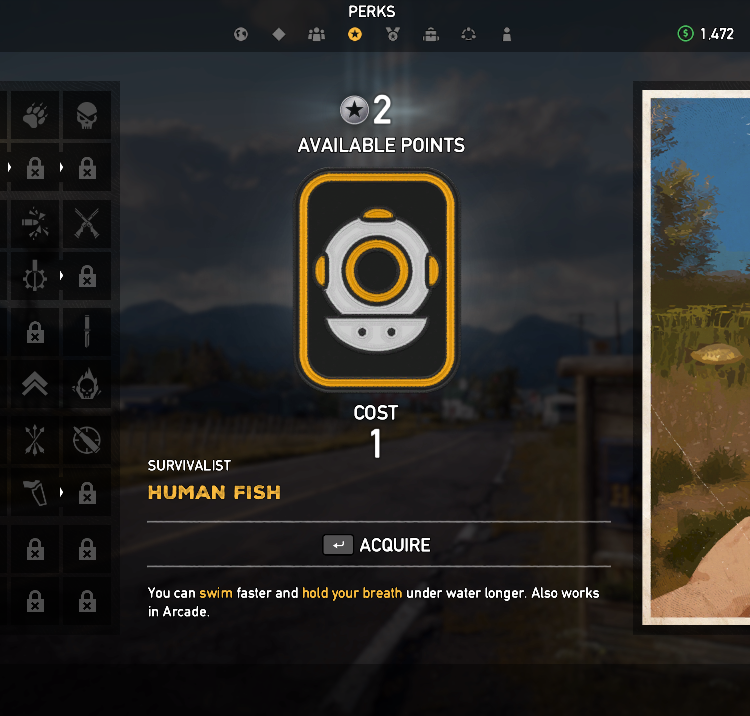Screen dimensions: 750x716
Task: Select the crossed arrows perk
Action: tap(35, 438)
